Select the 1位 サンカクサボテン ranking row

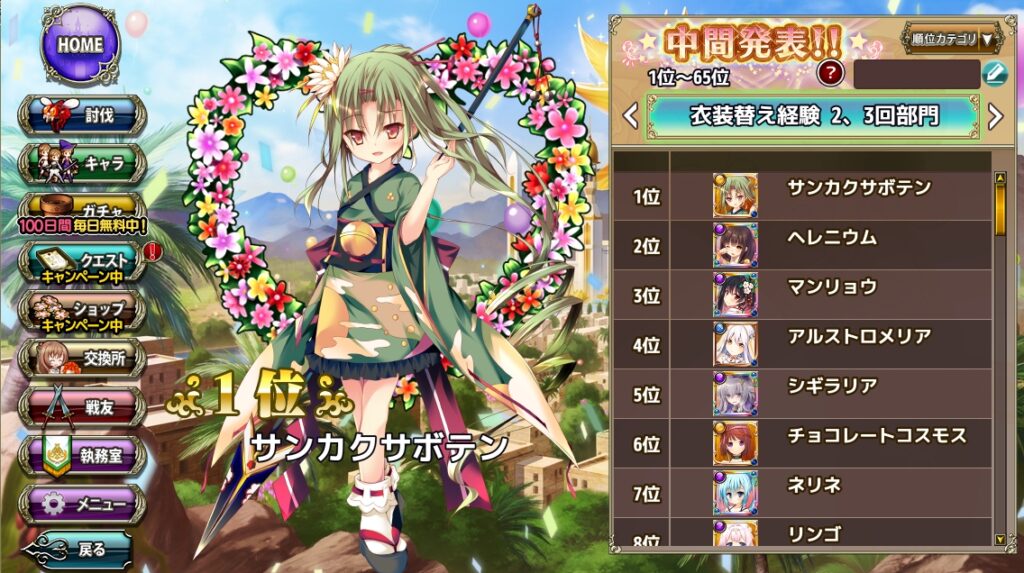click(x=802, y=196)
